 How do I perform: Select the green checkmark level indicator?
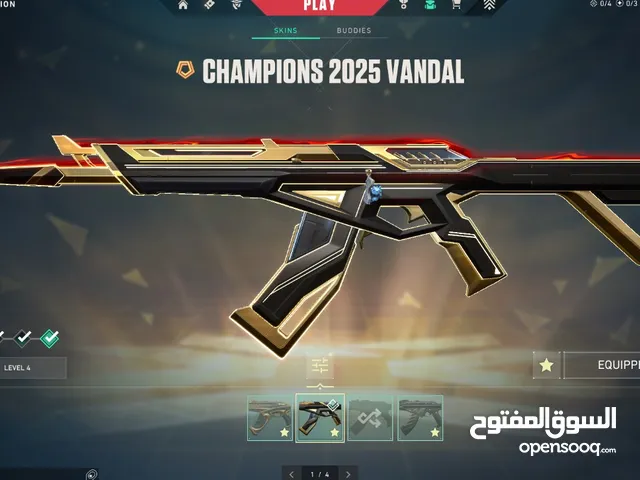pyautogui.click(x=49, y=338)
